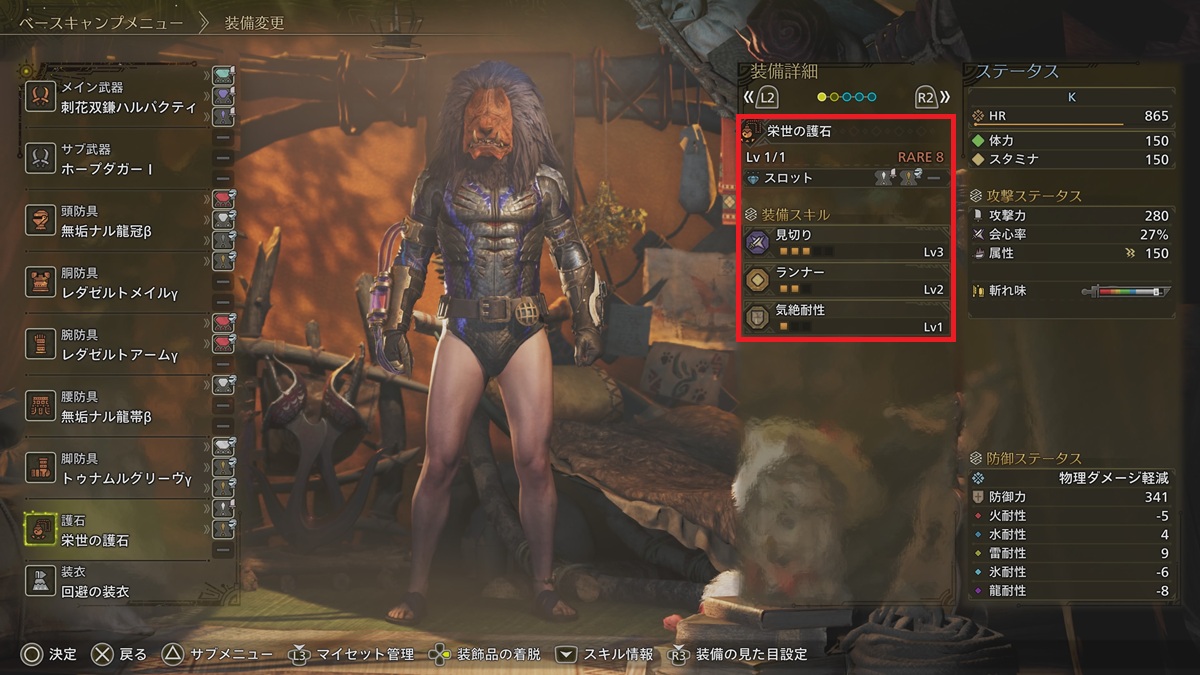Select the main weapon 刺花双鎌ハルパクティ slot

click(120, 98)
